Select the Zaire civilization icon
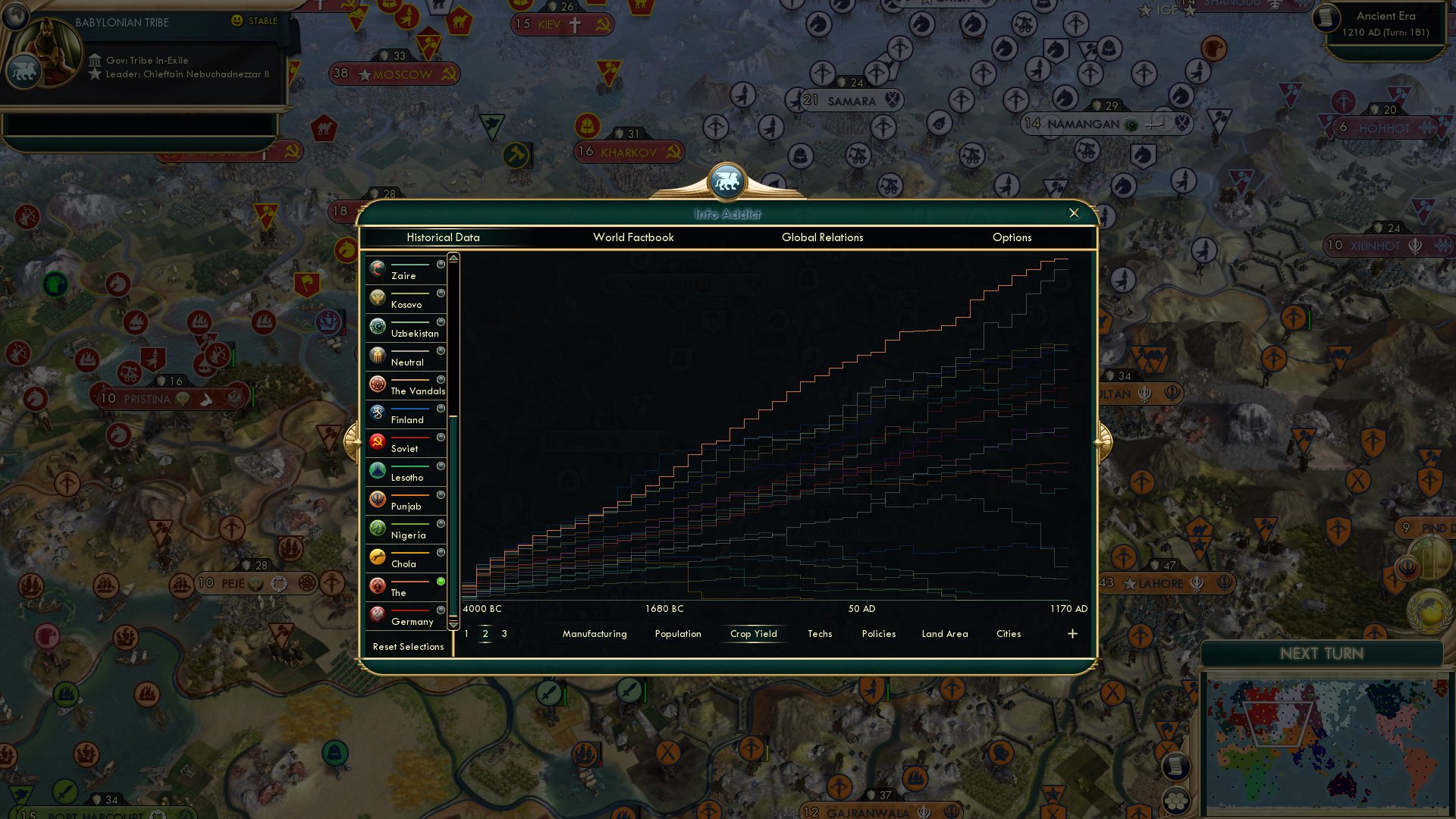 click(x=377, y=267)
